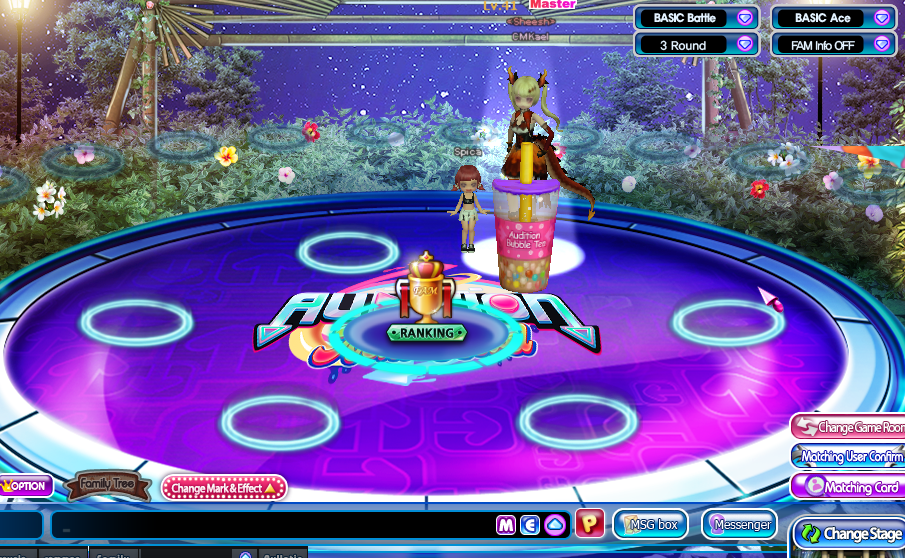Click the Change Game Room button
Image resolution: width=905 pixels, height=558 pixels.
[x=850, y=427]
